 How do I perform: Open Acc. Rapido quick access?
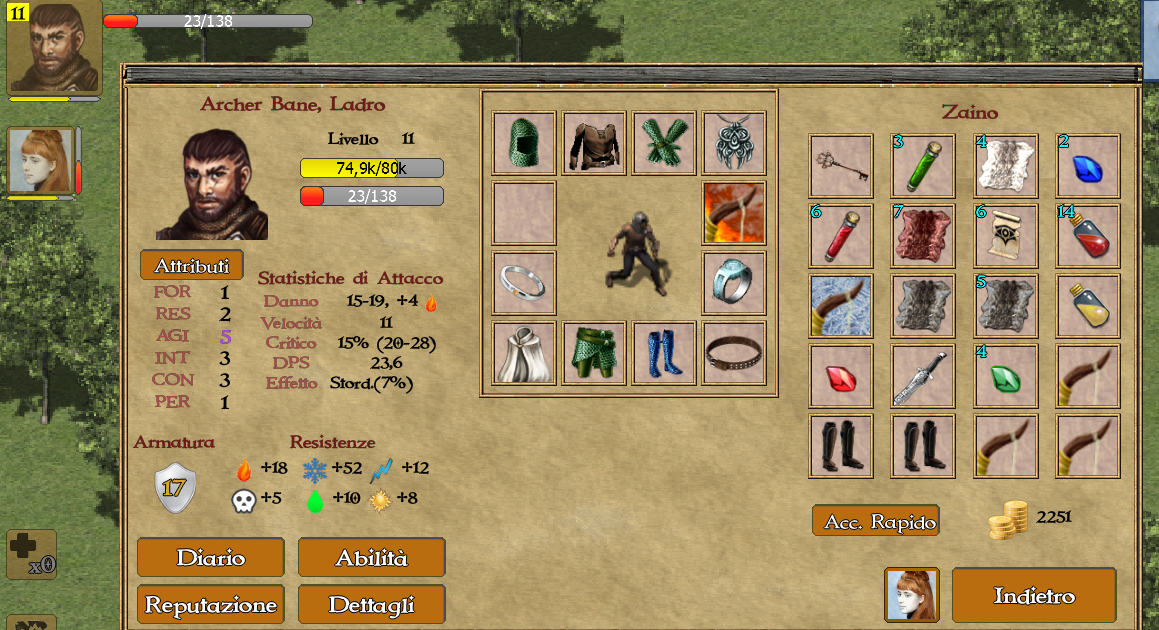[876, 521]
